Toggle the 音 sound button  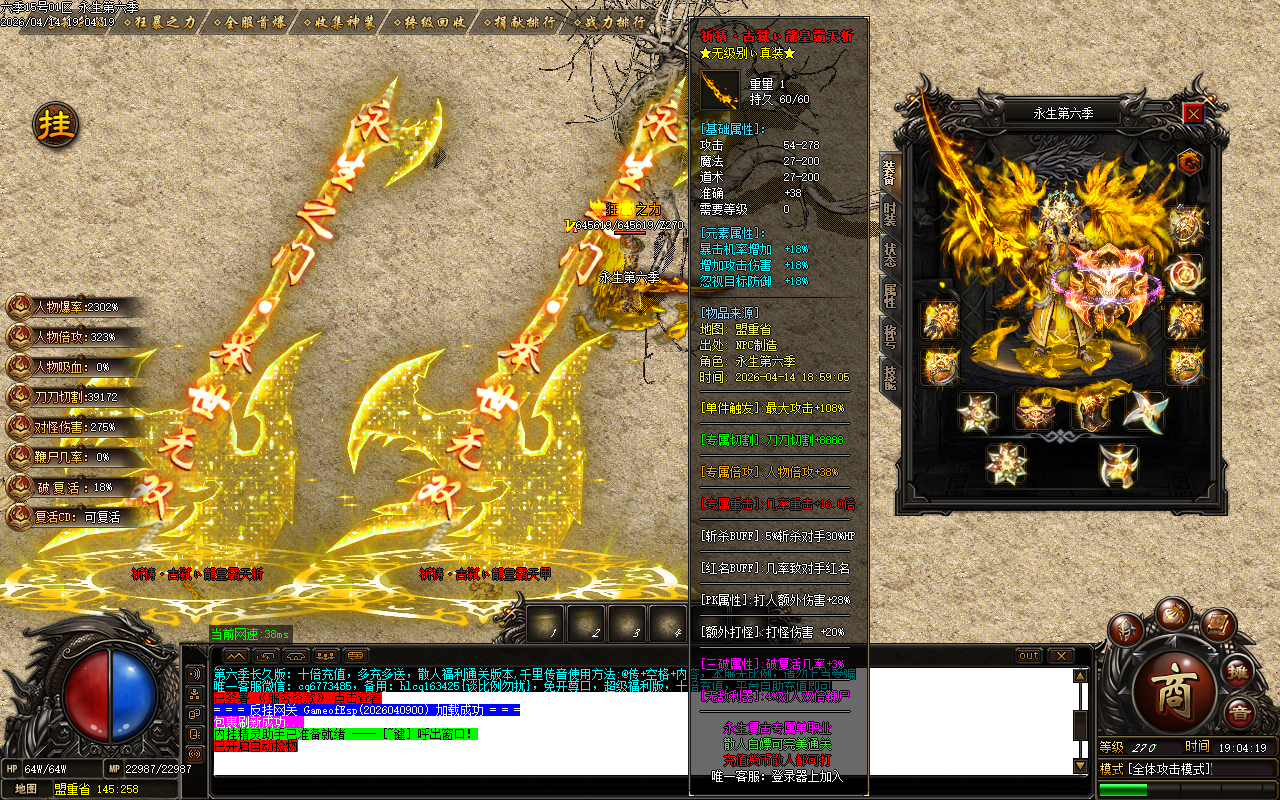[x=1240, y=713]
